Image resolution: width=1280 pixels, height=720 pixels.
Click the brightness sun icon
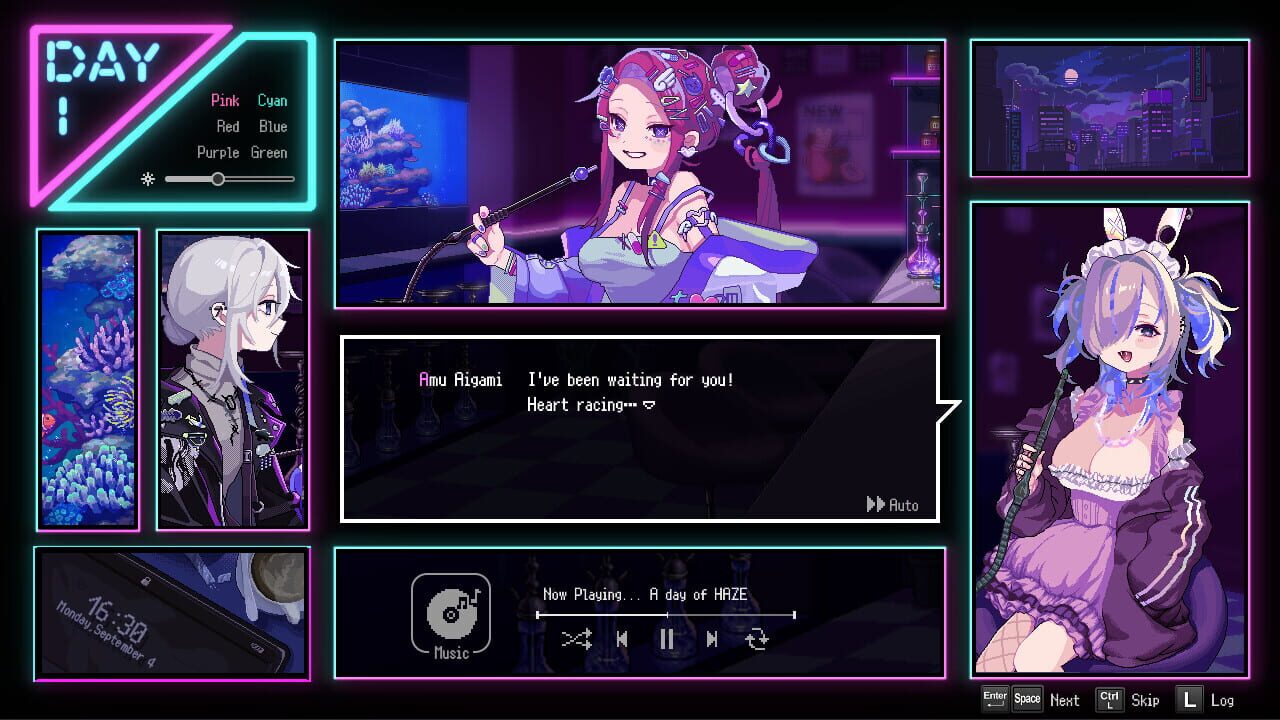(x=148, y=179)
